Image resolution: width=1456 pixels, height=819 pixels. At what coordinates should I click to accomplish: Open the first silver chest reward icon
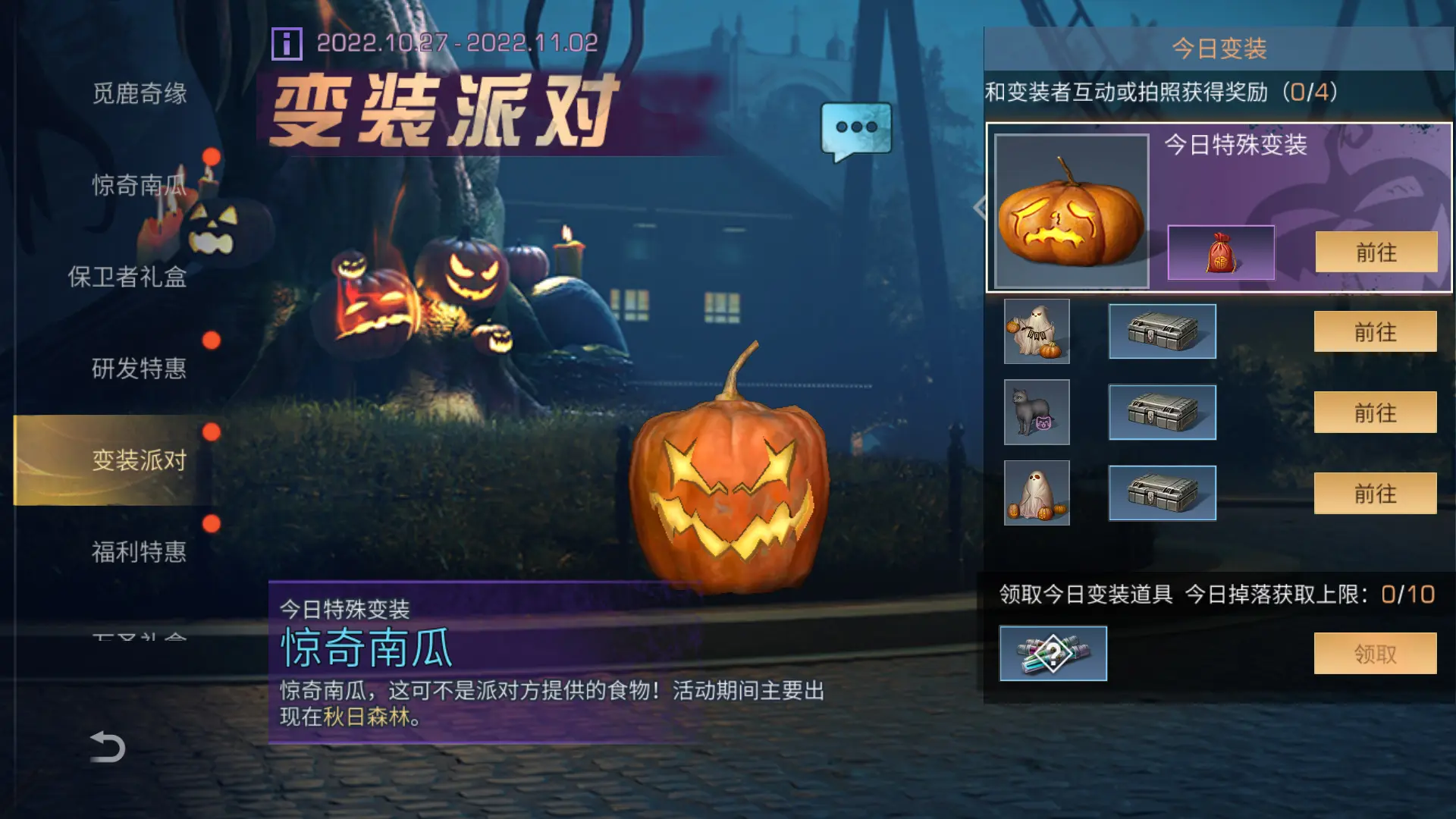pyautogui.click(x=1162, y=332)
